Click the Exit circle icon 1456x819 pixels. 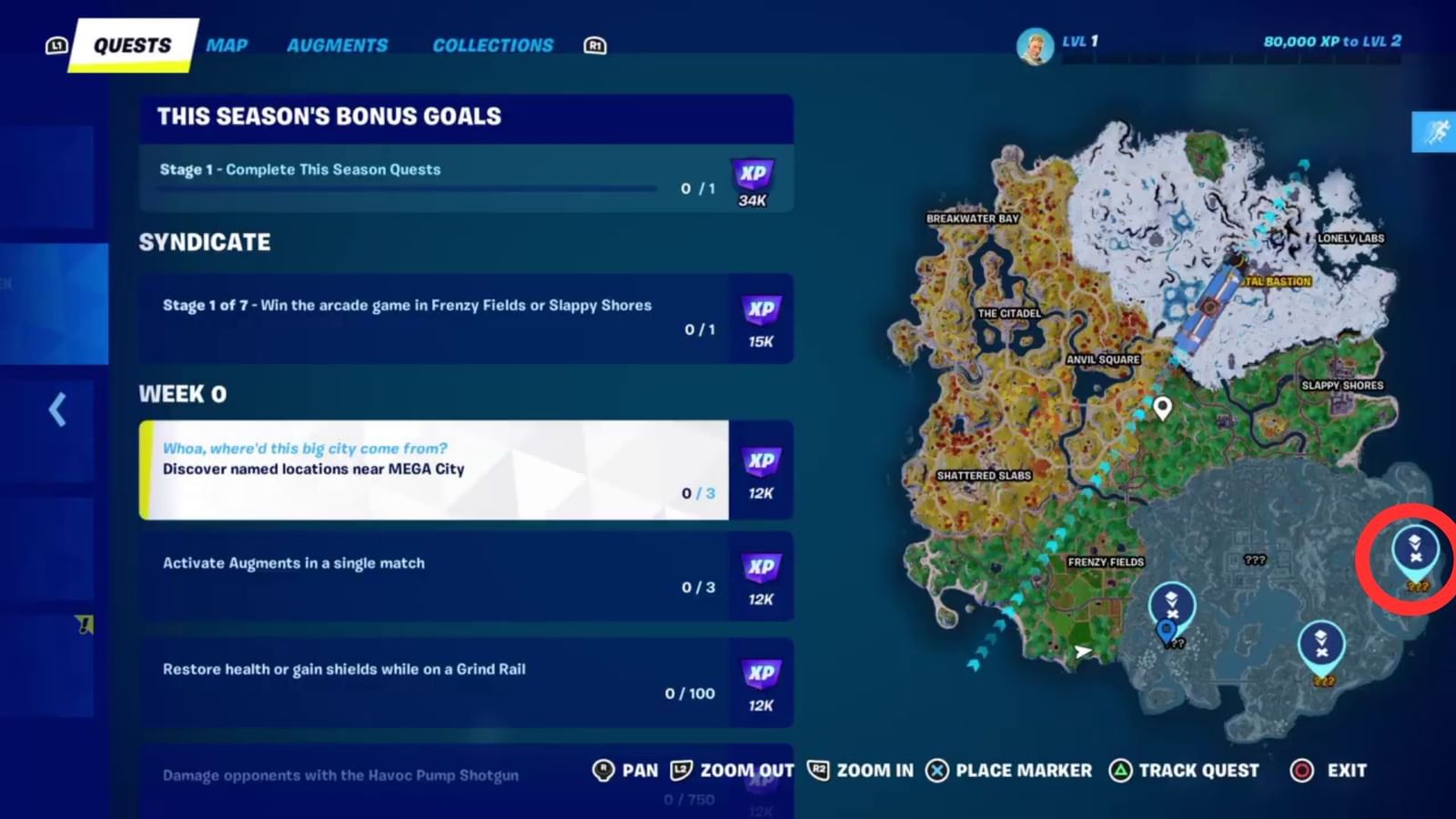click(1303, 770)
